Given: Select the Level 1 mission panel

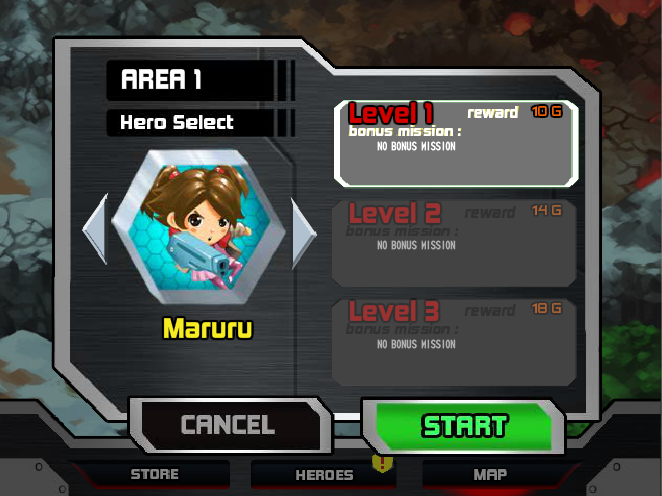Looking at the screenshot, I should click(x=455, y=143).
